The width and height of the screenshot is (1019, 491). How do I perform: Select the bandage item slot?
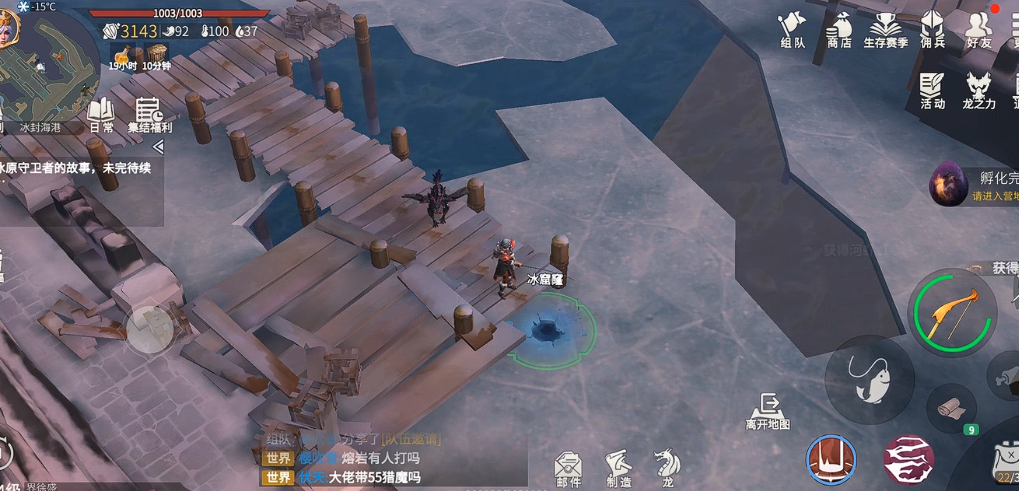coord(951,408)
